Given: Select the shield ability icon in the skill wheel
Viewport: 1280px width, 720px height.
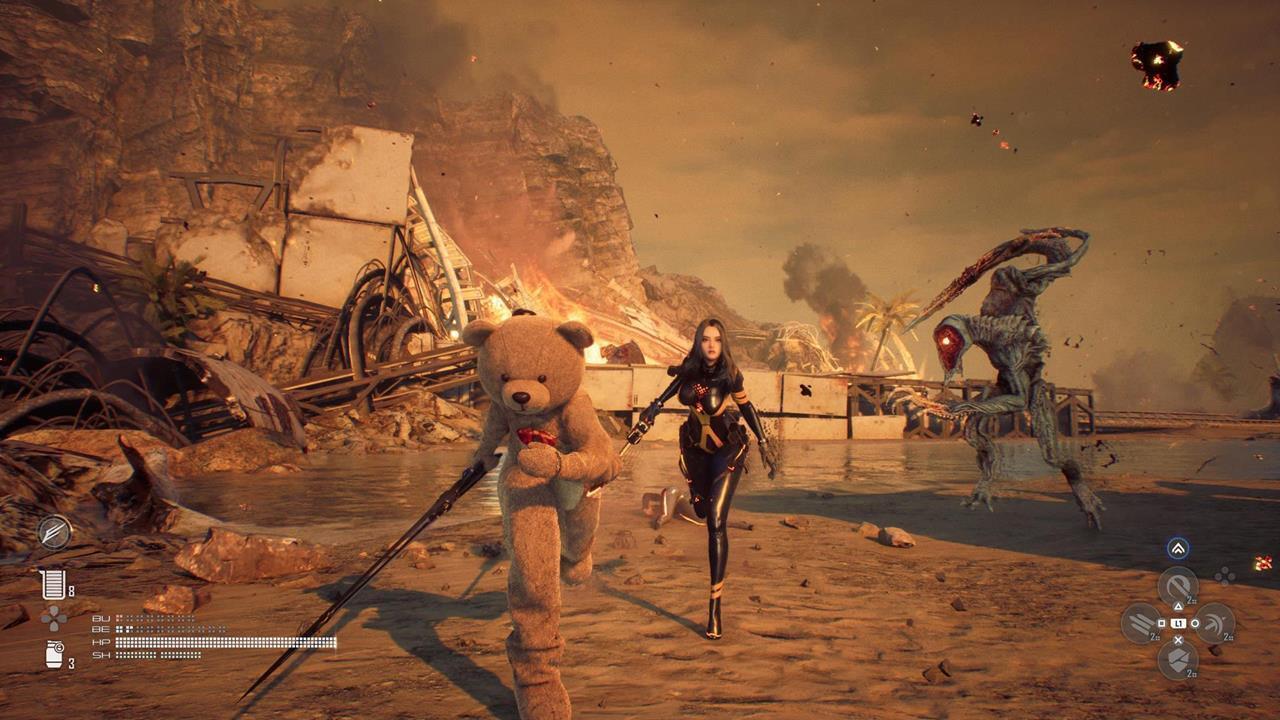Looking at the screenshot, I should (1179, 658).
